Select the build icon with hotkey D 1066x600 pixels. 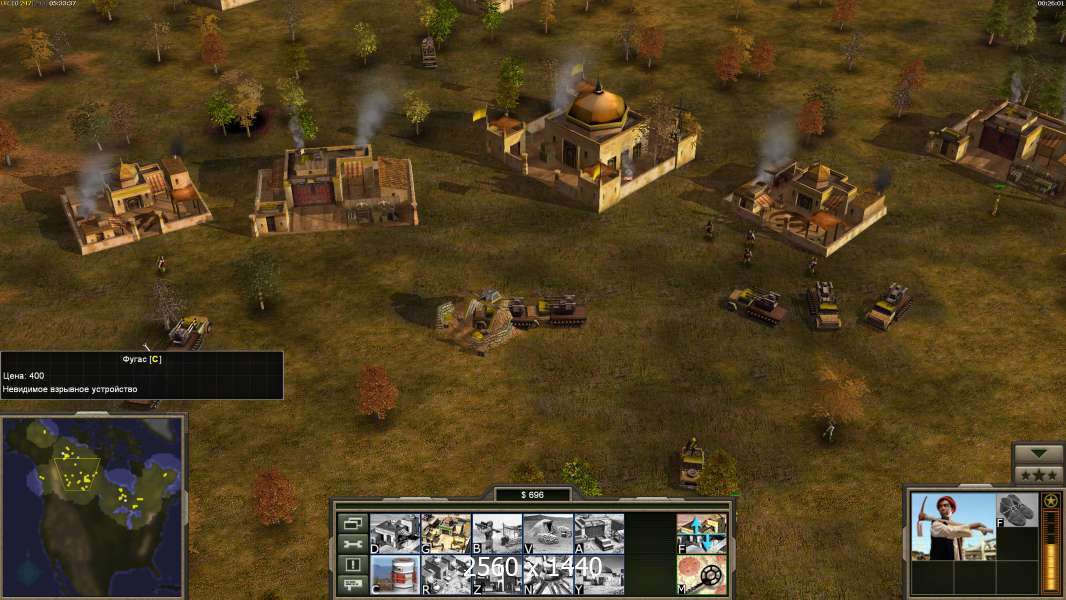(394, 533)
